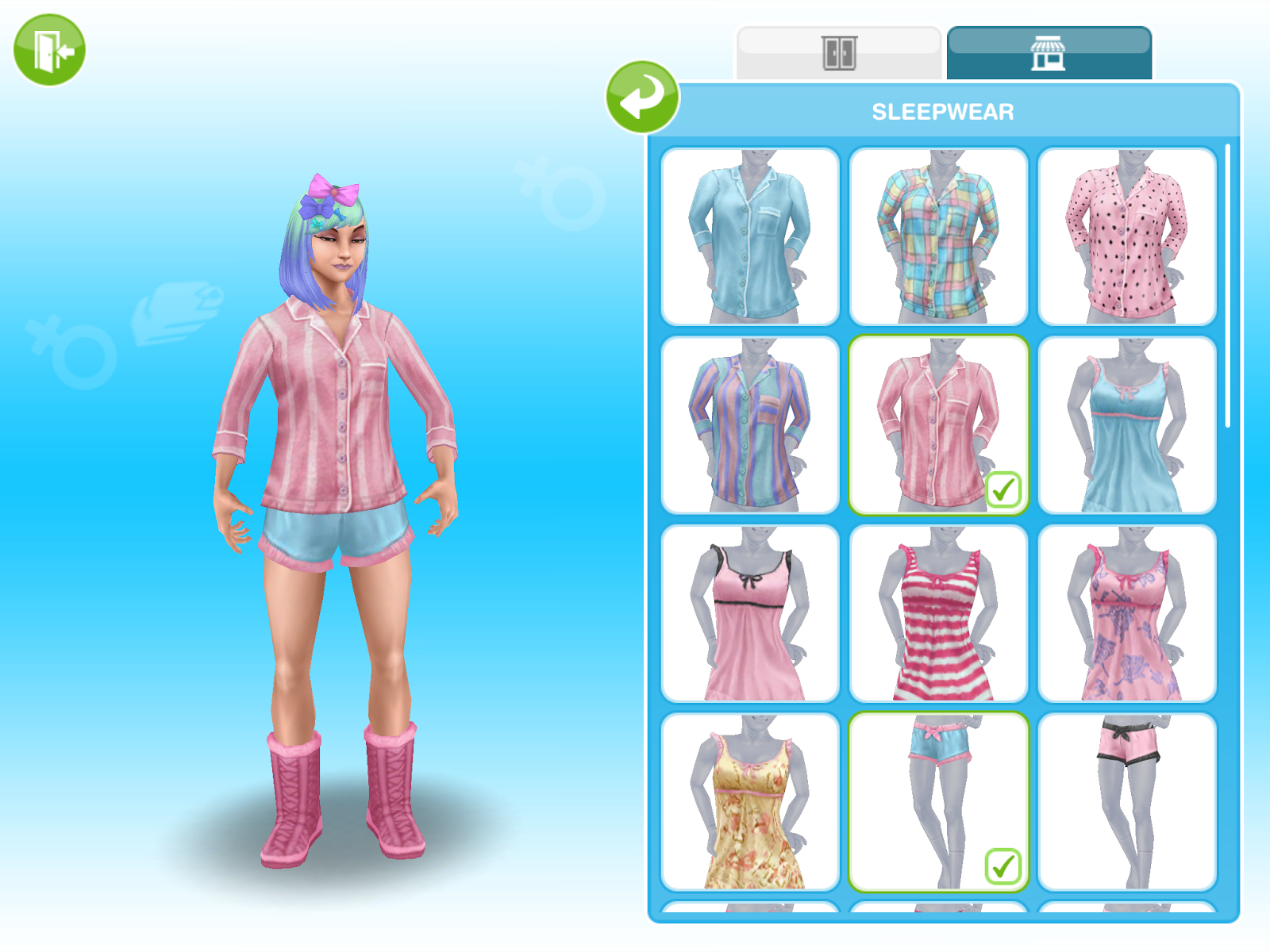The width and height of the screenshot is (1270, 952).
Task: Click the exit door icon
Action: click(x=48, y=49)
